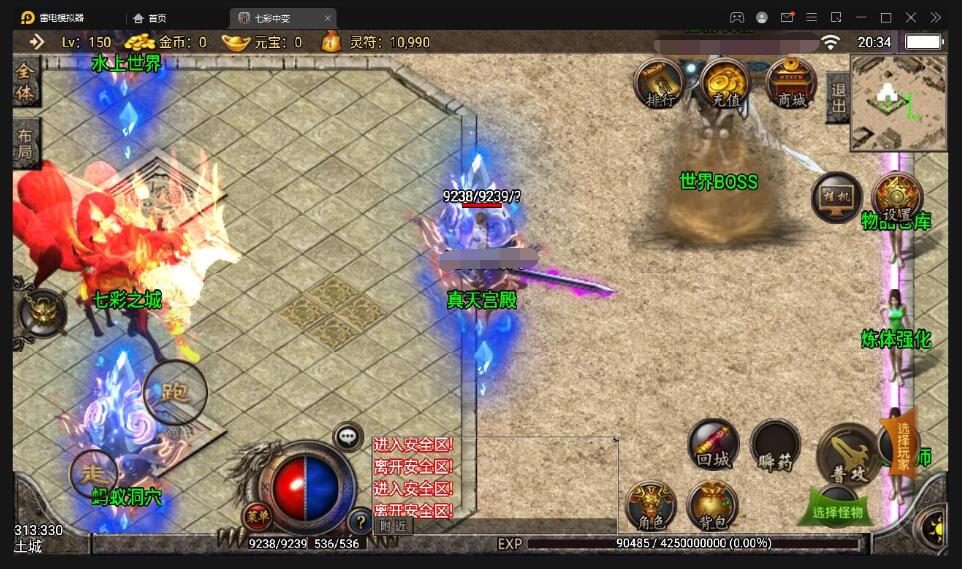Select the 走 walk movement button
962x569 pixels.
[x=93, y=474]
